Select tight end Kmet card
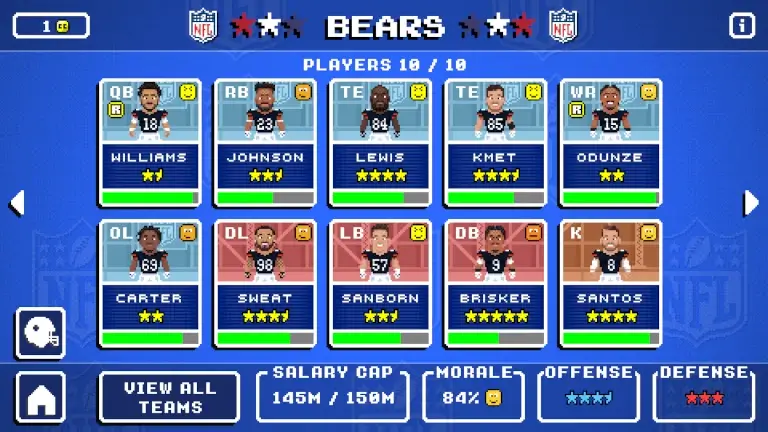768x432 pixels. click(x=495, y=142)
